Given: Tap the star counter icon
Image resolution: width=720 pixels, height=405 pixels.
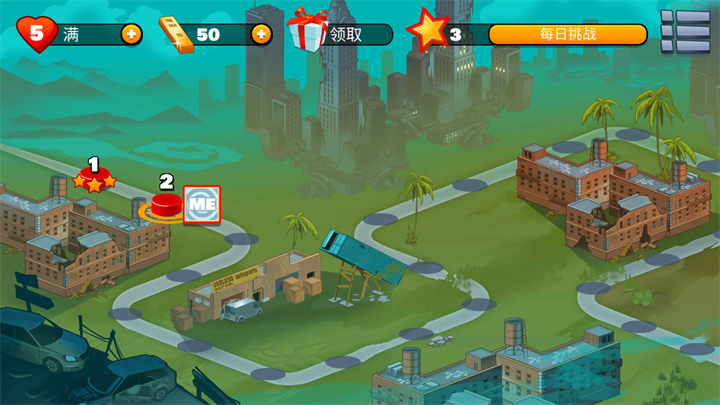Looking at the screenshot, I should pyautogui.click(x=428, y=32).
